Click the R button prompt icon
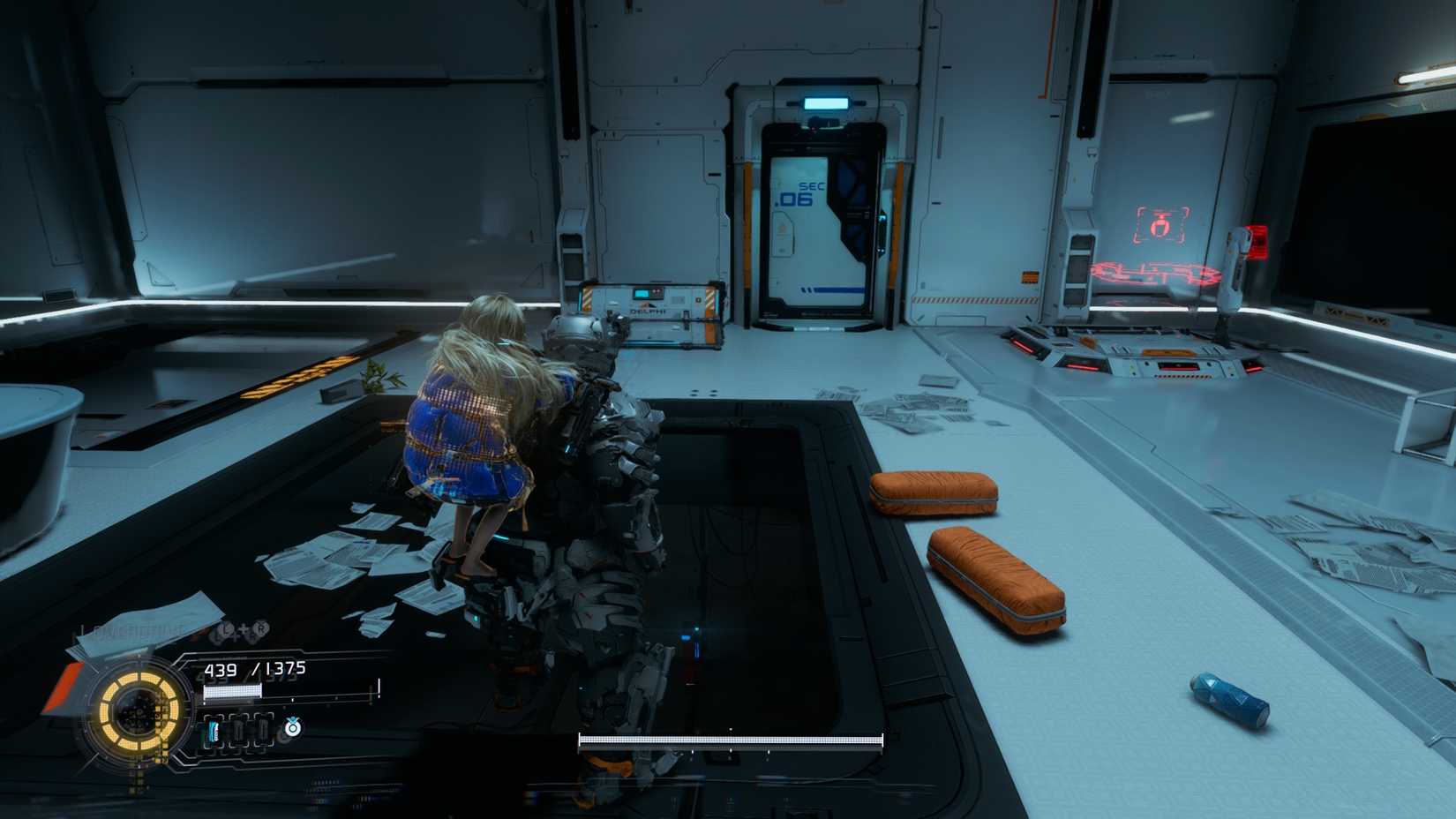The image size is (1456, 819). [261, 628]
